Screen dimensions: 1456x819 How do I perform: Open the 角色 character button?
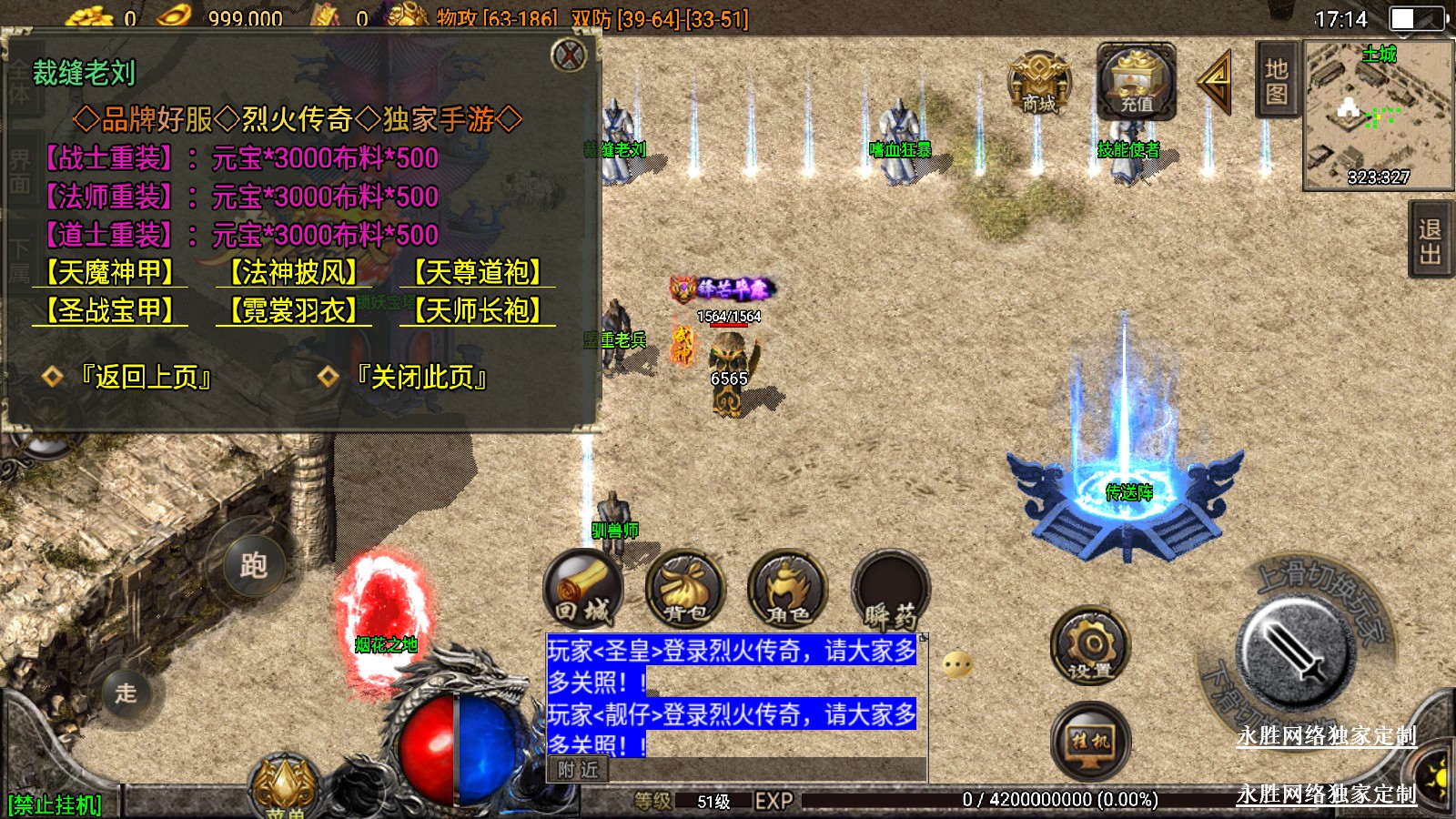click(x=788, y=591)
